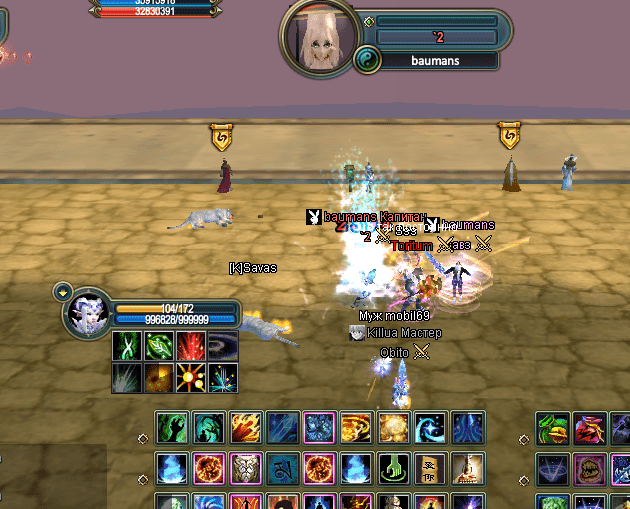Cast the blue crescent moon skill

(x=430, y=427)
